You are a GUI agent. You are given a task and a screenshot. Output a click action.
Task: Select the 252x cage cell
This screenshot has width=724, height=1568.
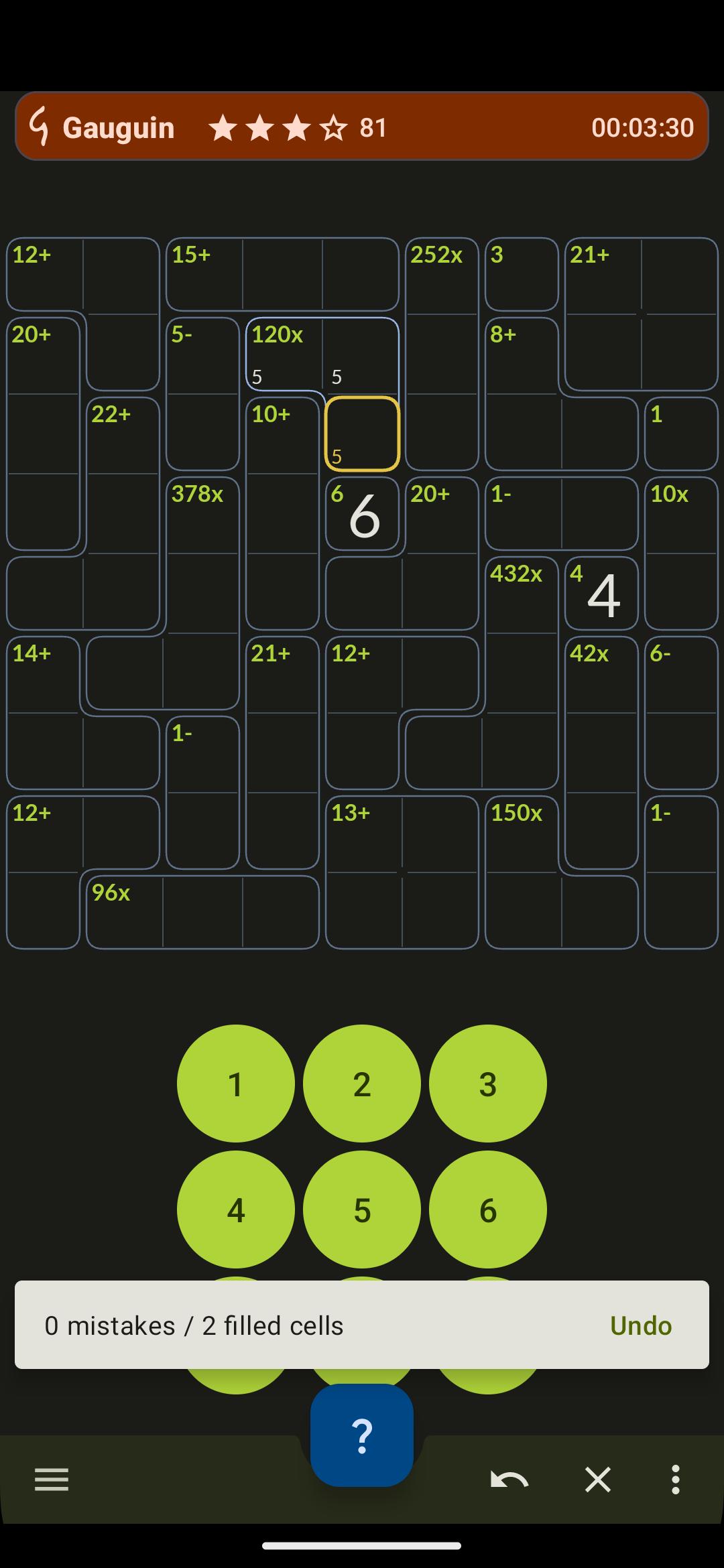(x=442, y=275)
